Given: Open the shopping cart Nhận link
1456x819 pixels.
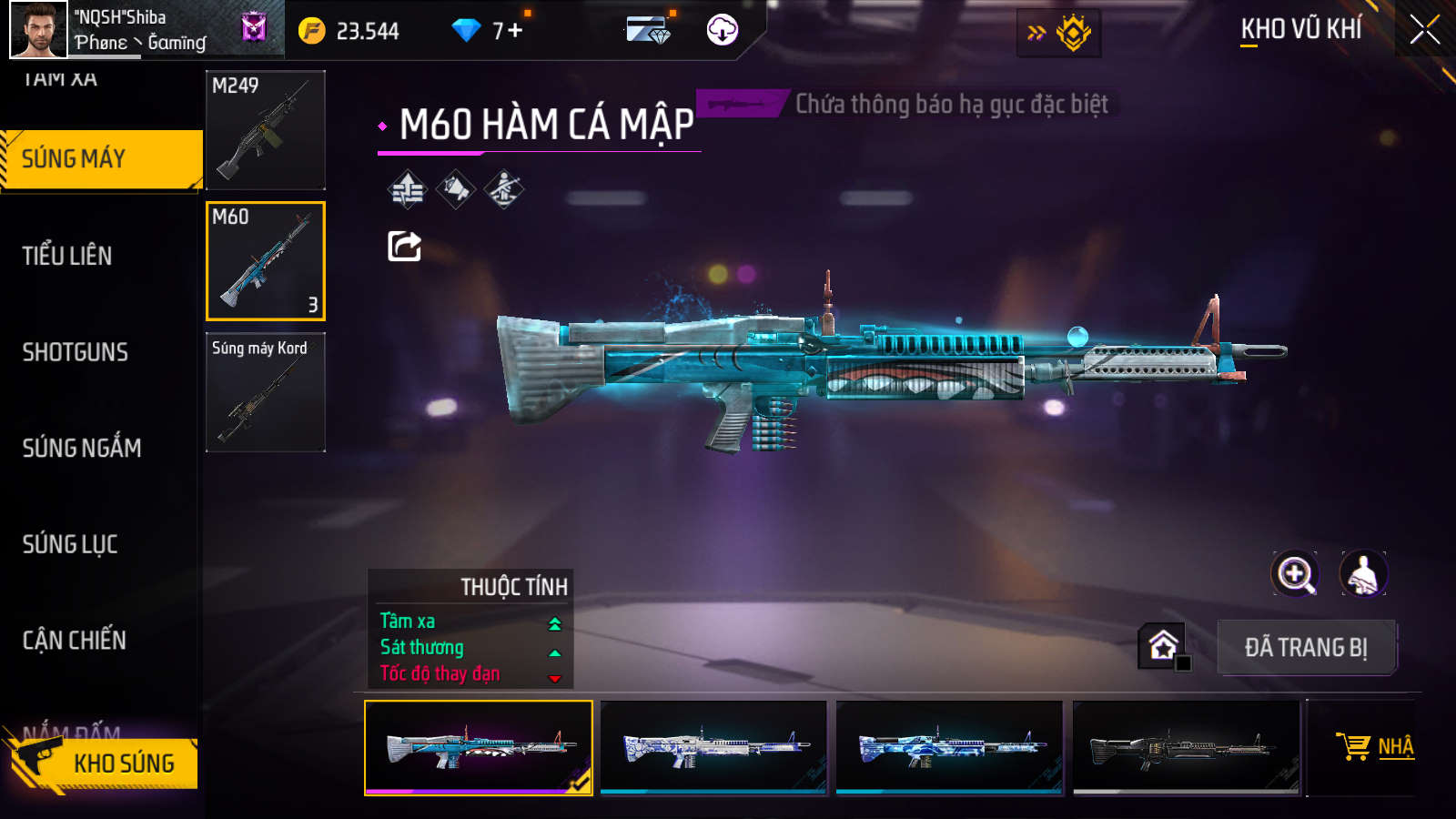Looking at the screenshot, I should (1375, 747).
